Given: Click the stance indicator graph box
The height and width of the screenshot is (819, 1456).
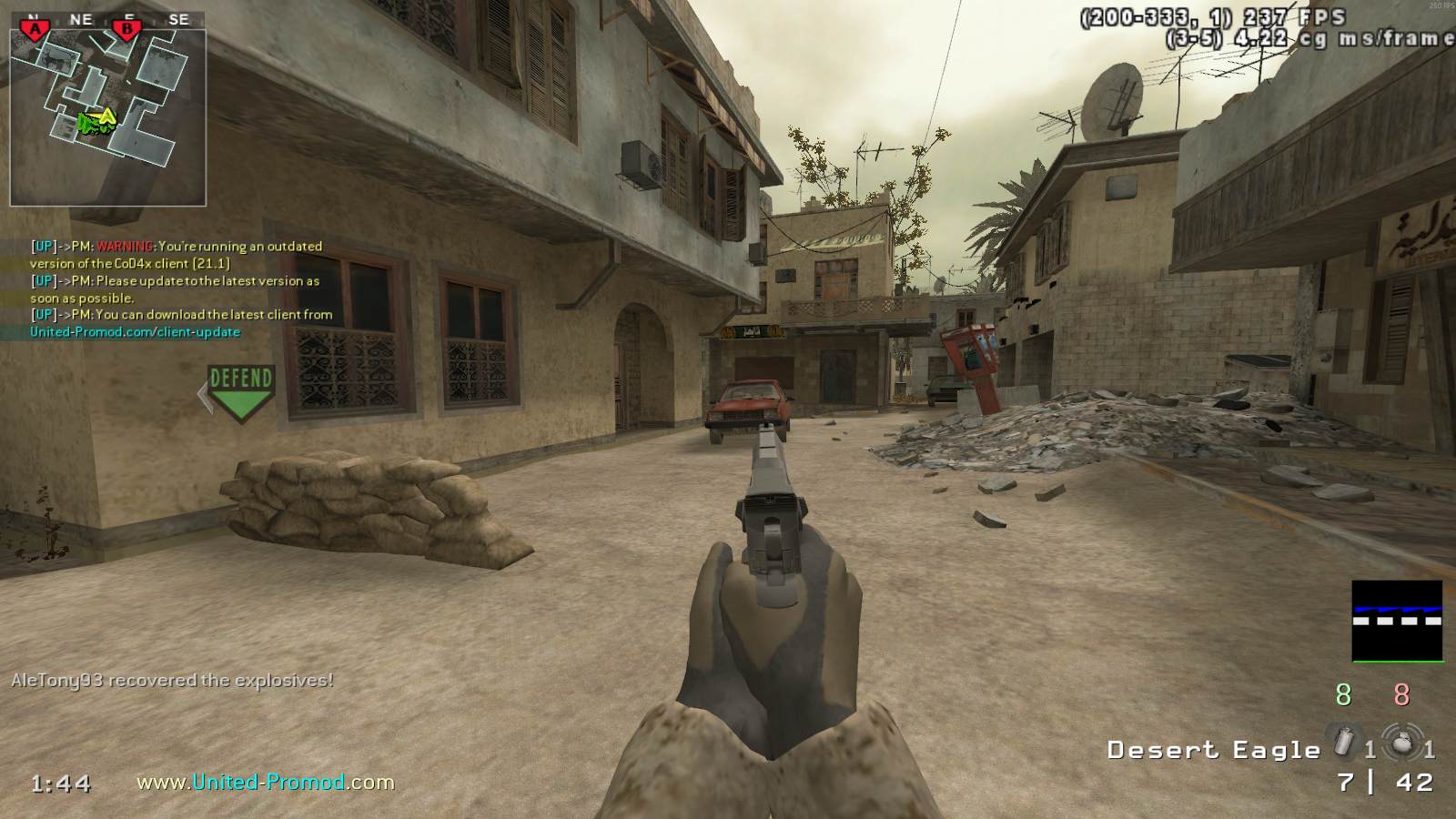Looking at the screenshot, I should pos(1397,621).
